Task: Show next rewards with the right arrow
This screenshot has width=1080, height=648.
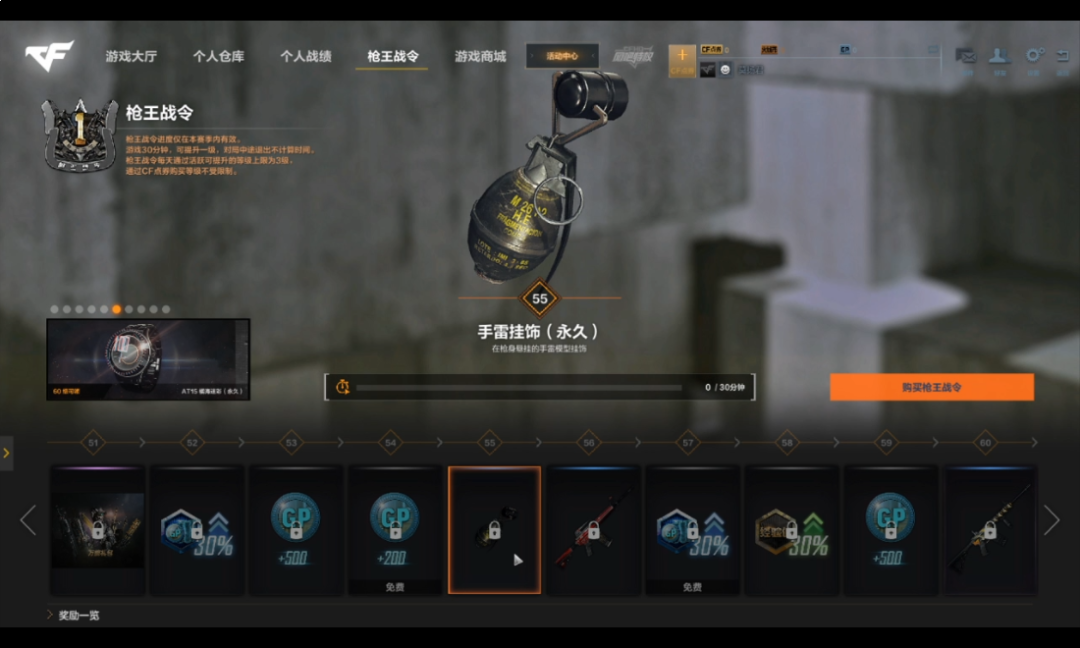Action: [1051, 520]
